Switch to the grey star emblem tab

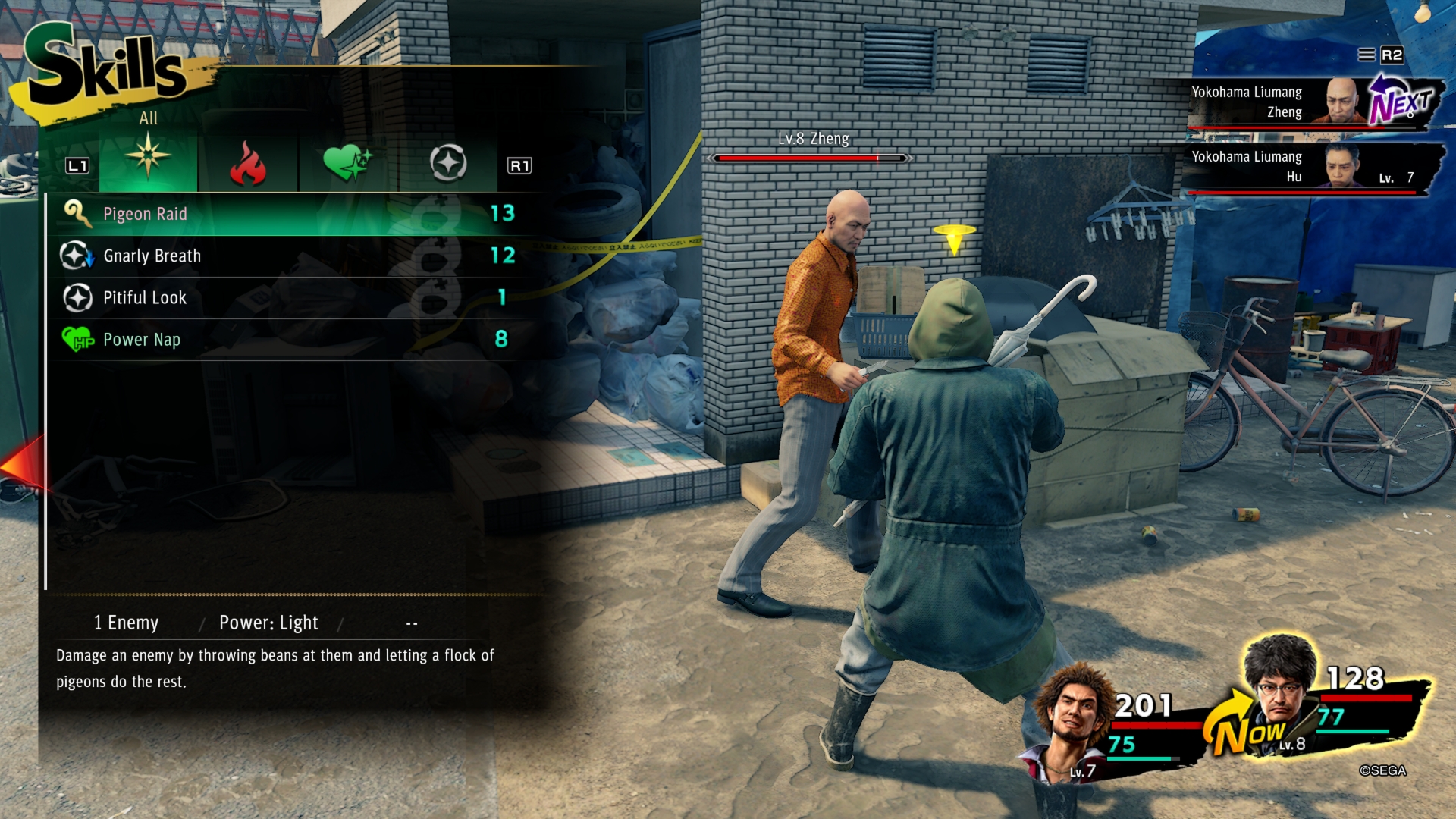point(448,163)
